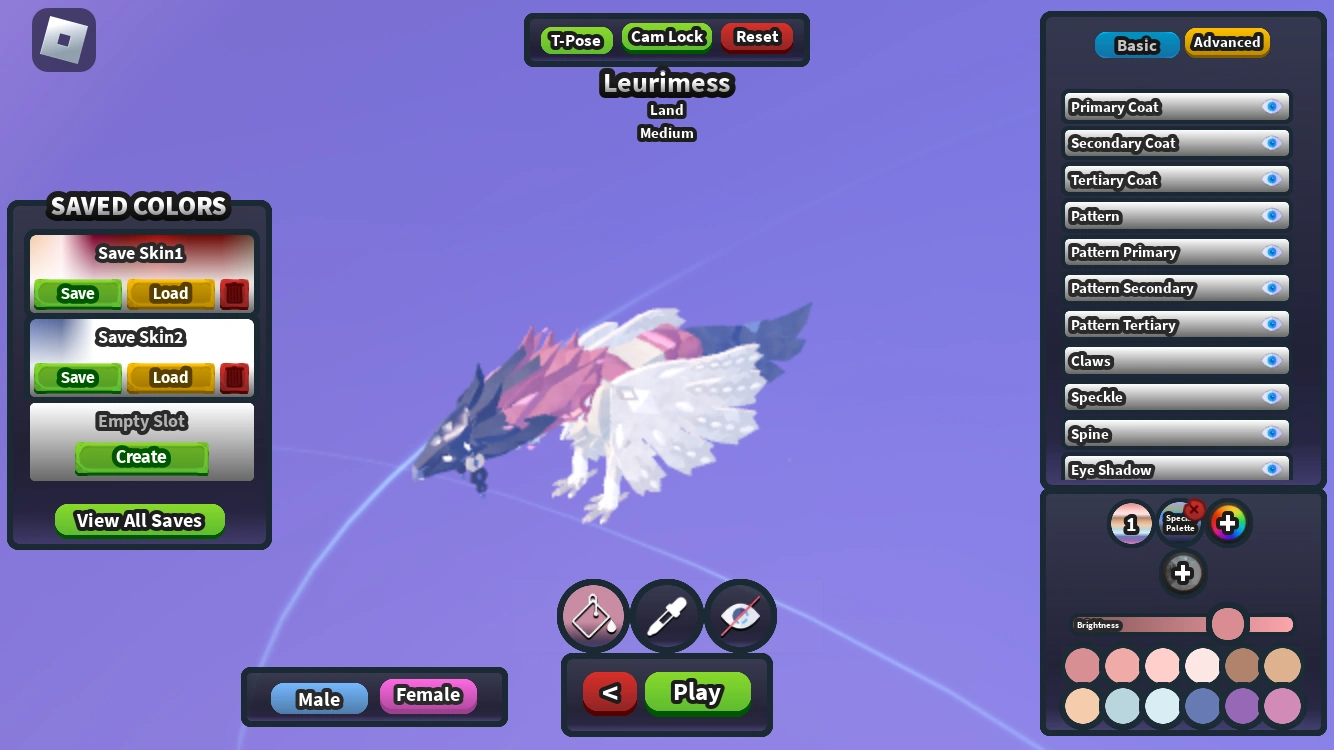Click View All Saves
This screenshot has width=1334, height=750.
[x=140, y=520]
